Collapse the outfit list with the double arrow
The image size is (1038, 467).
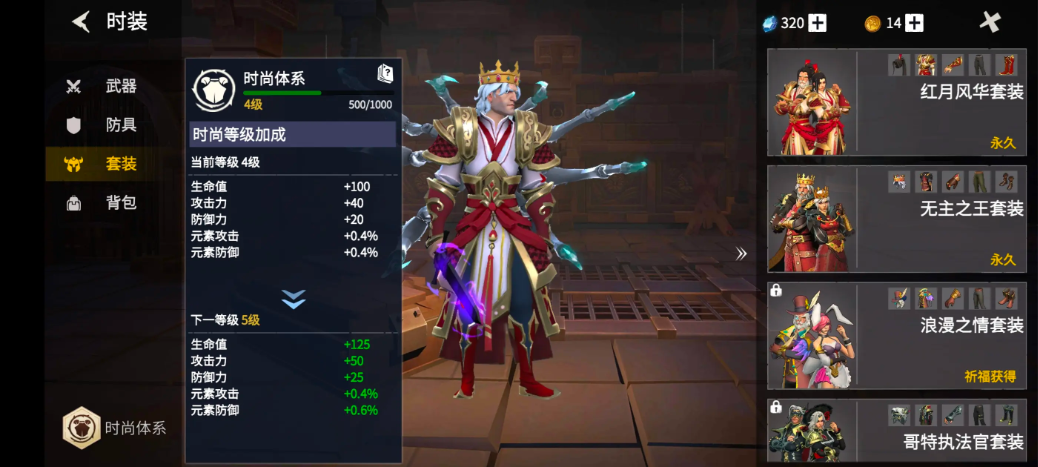(x=741, y=254)
